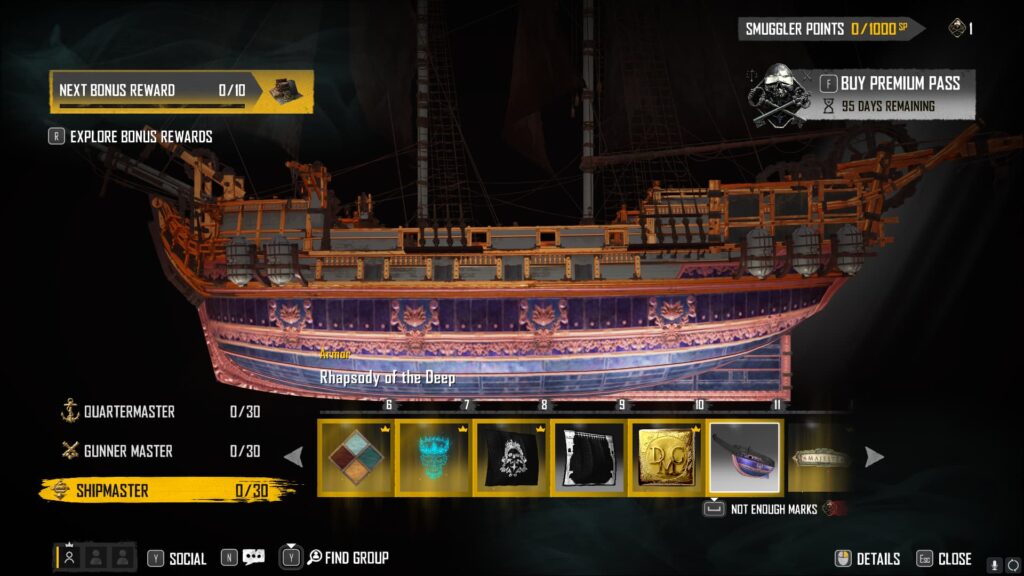Select the black skull flag reward
Viewport: 1024px width, 576px height.
(x=512, y=457)
